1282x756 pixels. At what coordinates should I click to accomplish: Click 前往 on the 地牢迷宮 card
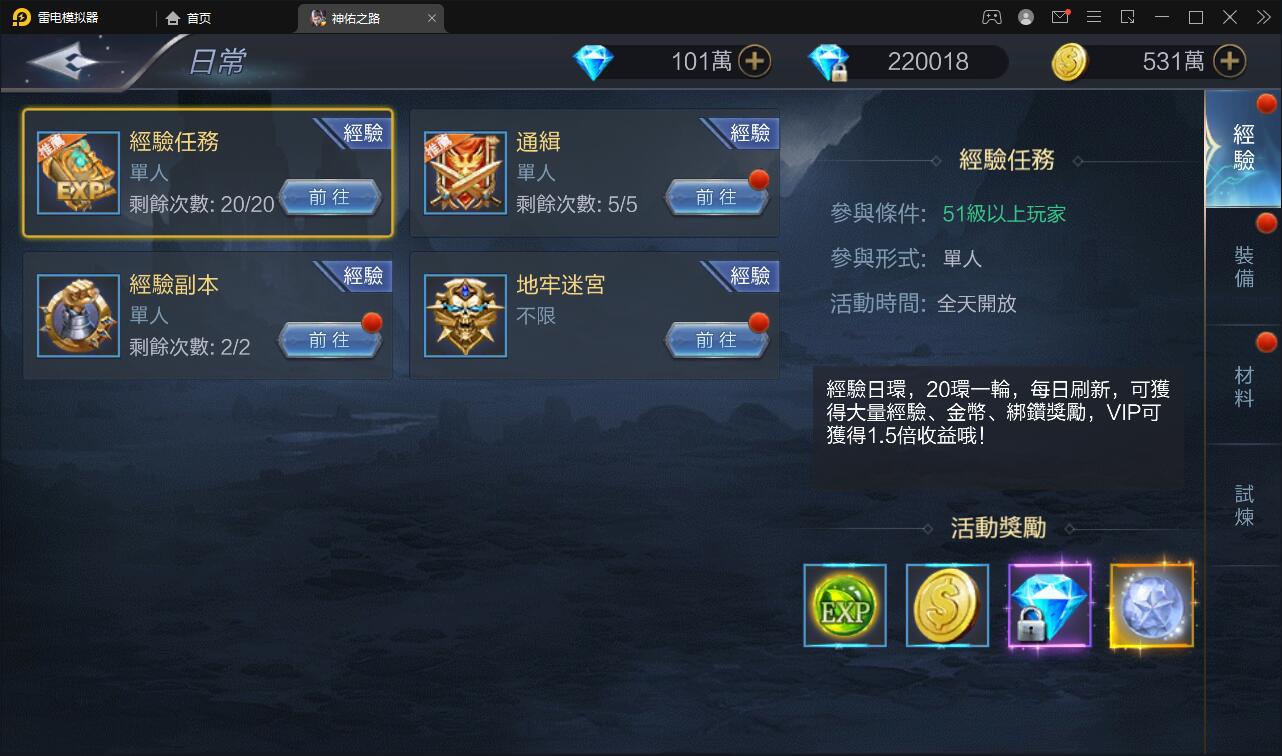click(719, 340)
